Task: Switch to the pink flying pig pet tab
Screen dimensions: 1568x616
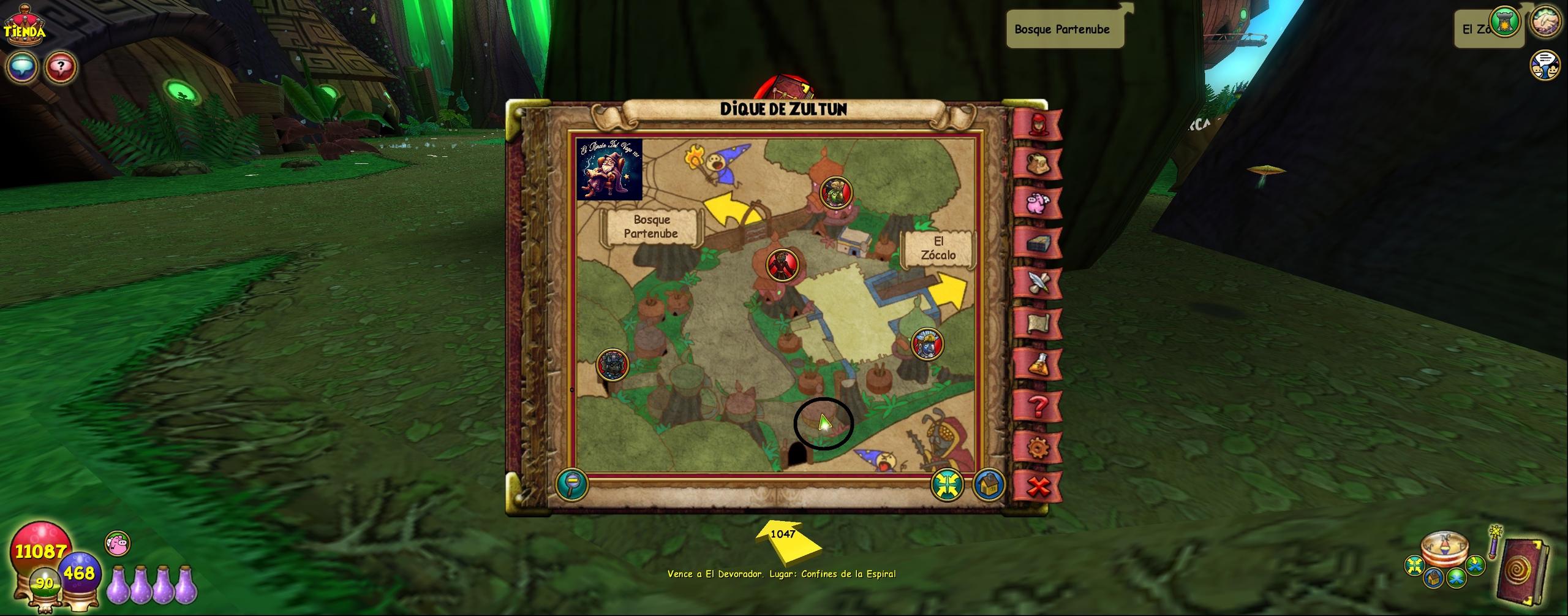Action: [1038, 203]
